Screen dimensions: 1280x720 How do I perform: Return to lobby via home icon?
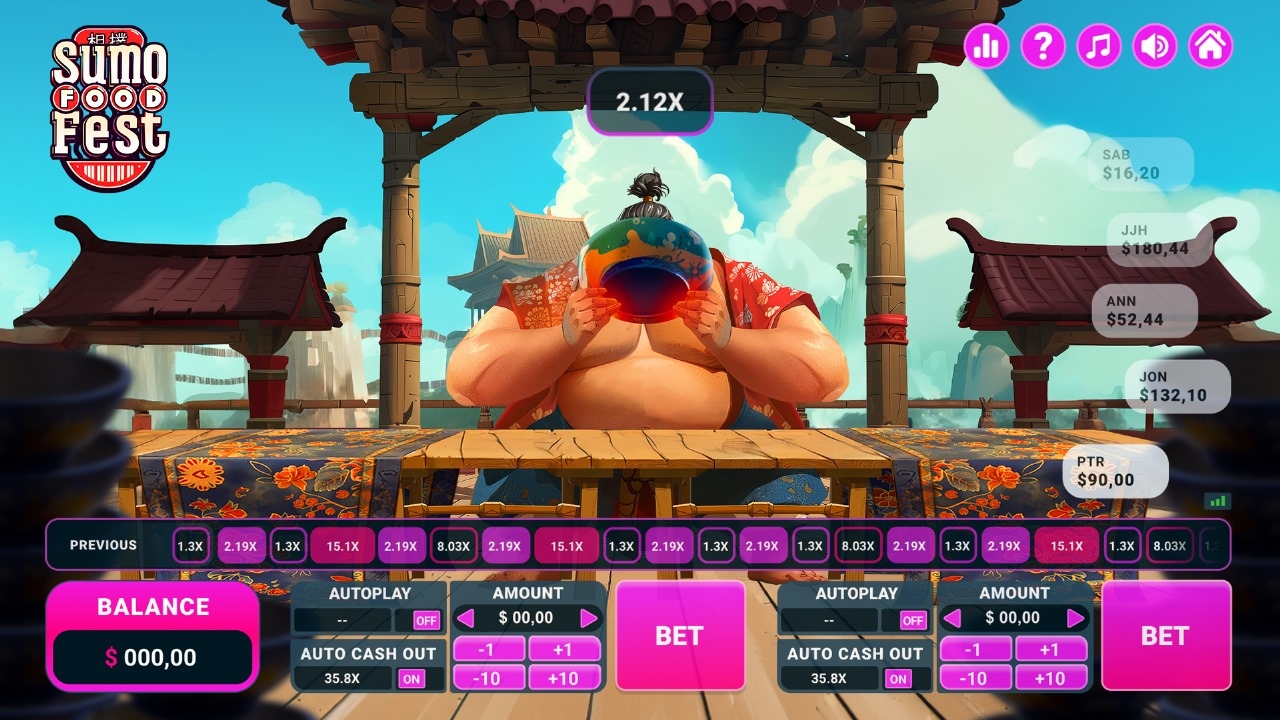click(1210, 46)
